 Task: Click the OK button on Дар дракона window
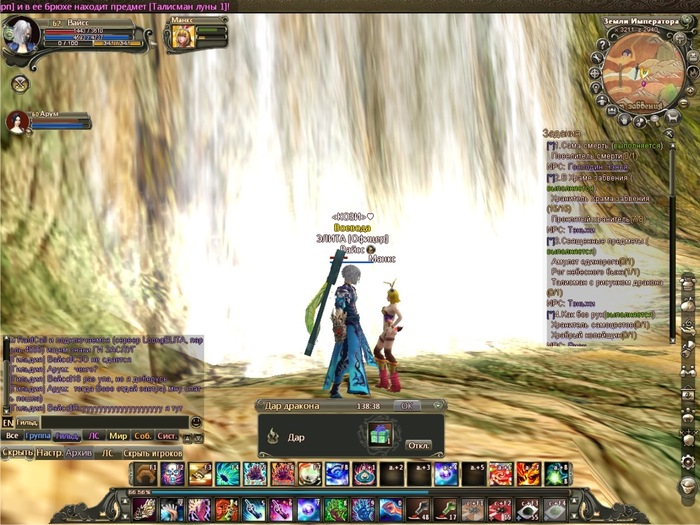tap(406, 406)
